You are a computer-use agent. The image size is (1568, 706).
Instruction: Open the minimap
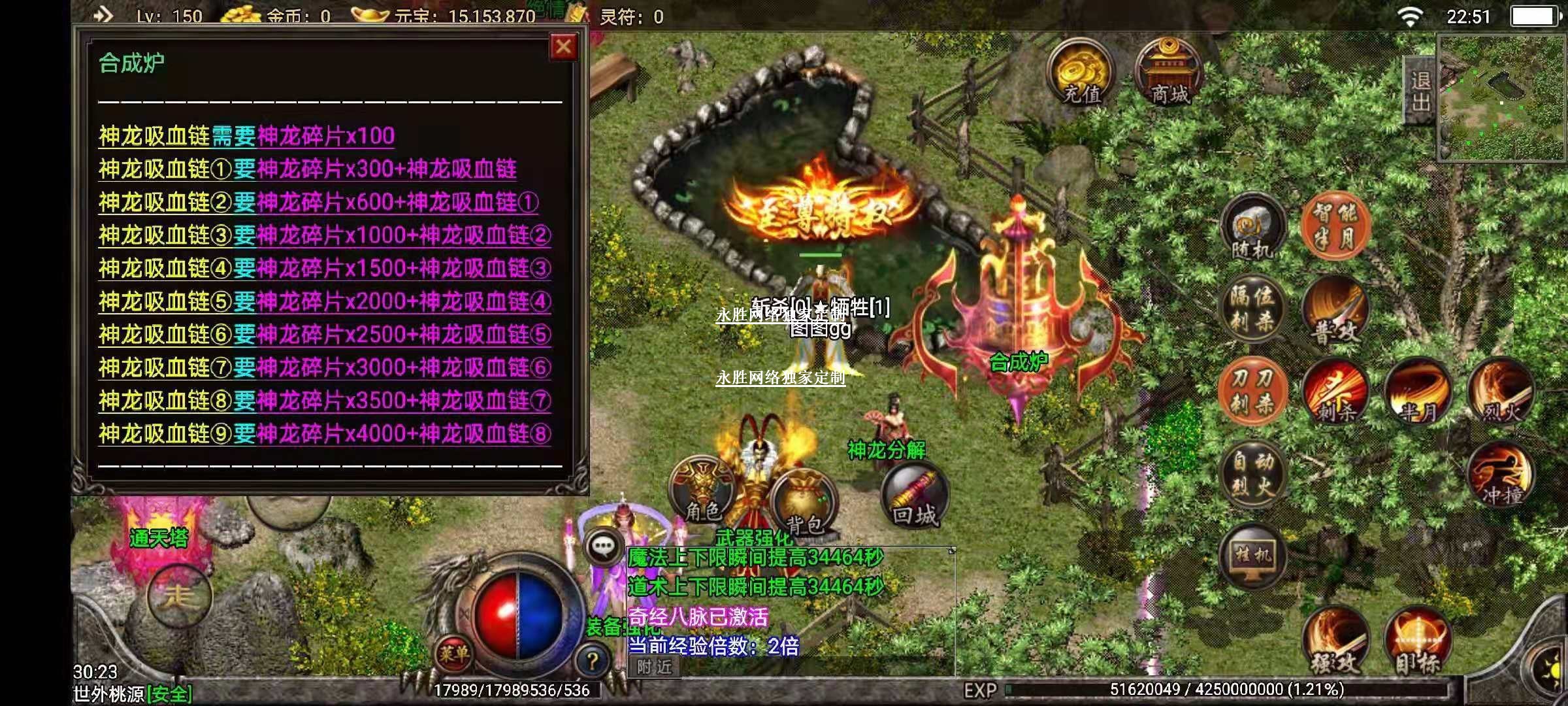[x=1501, y=98]
